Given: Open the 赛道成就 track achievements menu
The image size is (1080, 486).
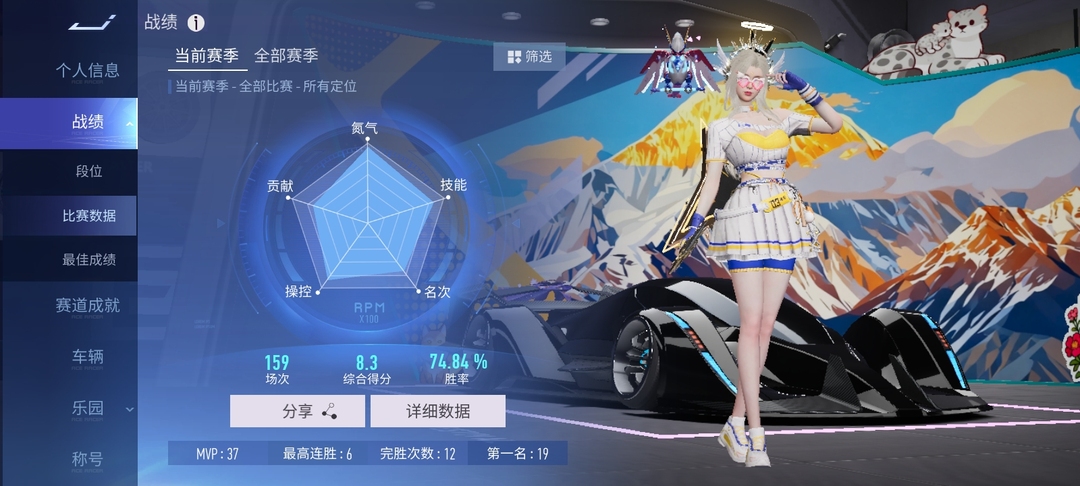Looking at the screenshot, I should [x=87, y=306].
